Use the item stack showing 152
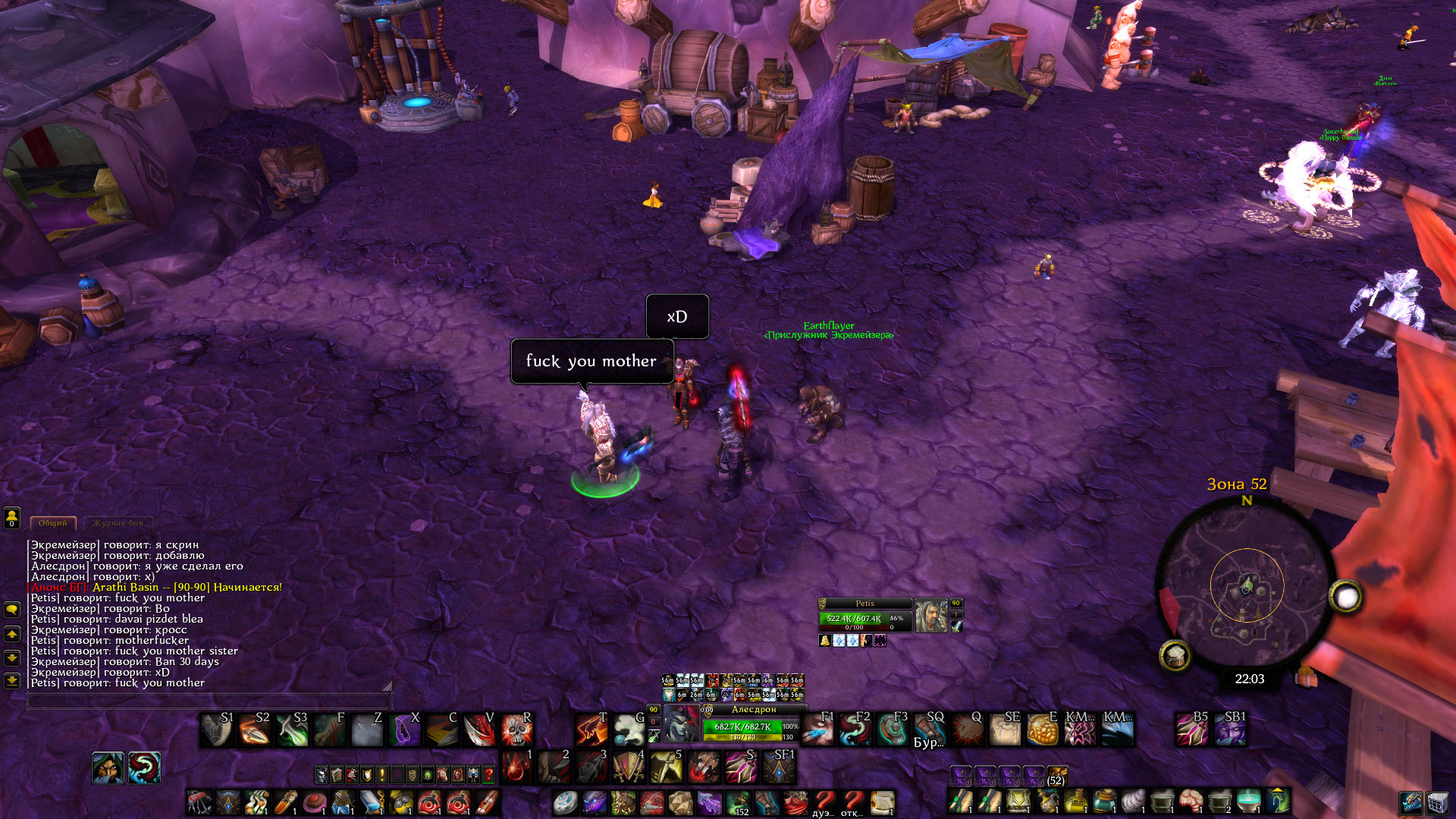Image resolution: width=1456 pixels, height=819 pixels. pos(738,803)
